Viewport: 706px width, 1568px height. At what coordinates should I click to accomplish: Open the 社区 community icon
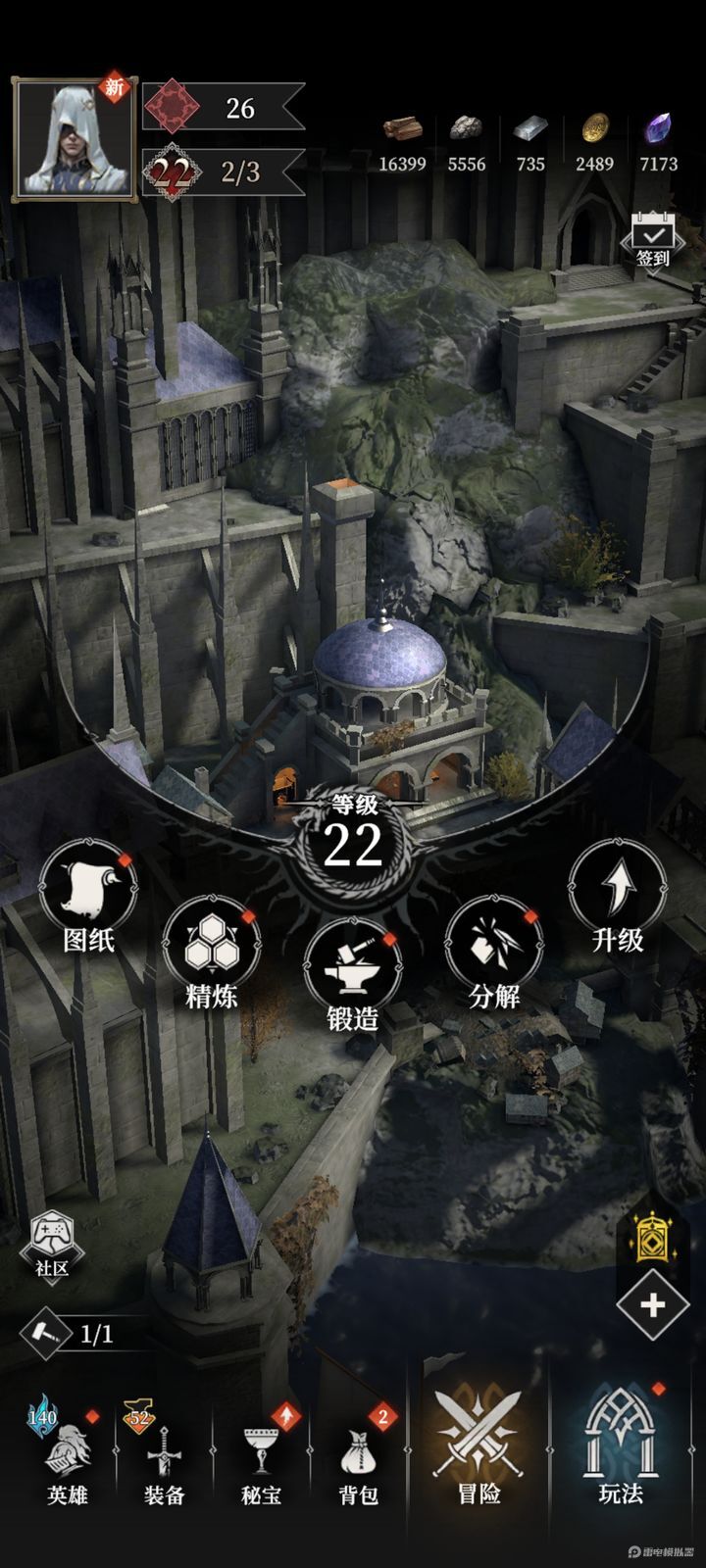coord(52,1245)
